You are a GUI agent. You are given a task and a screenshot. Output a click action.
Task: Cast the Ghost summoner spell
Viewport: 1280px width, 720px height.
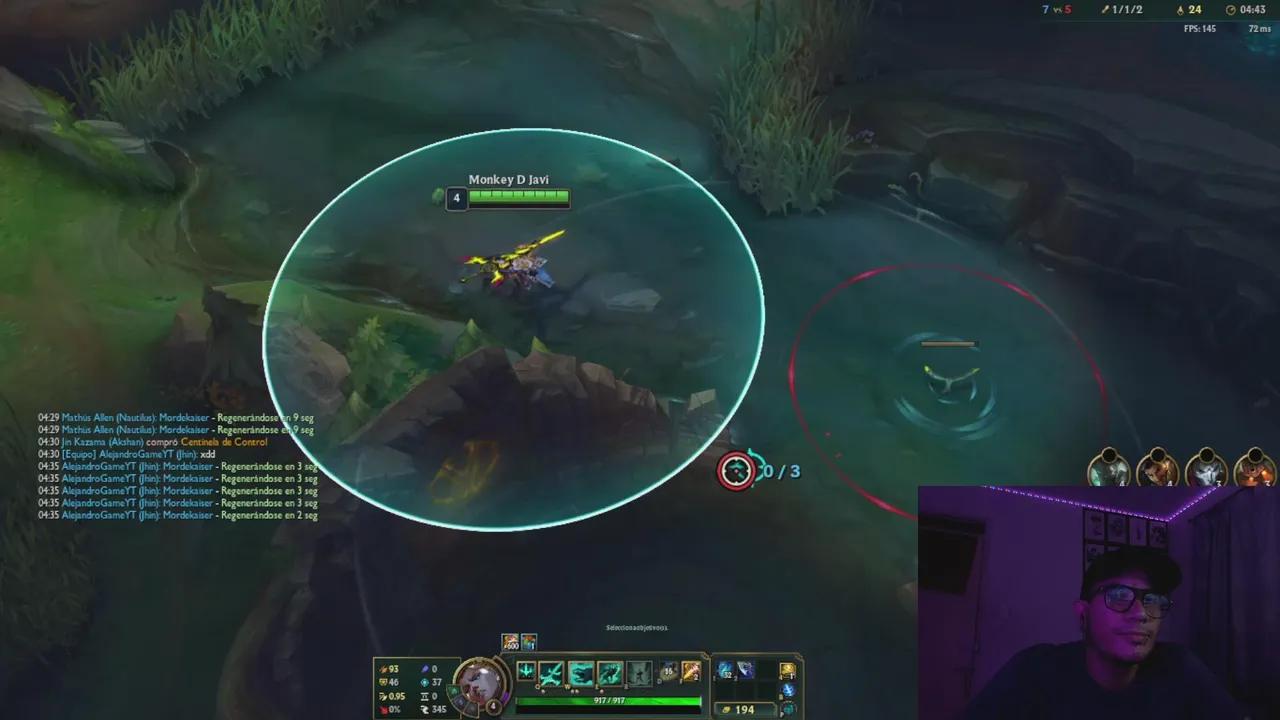[x=690, y=672]
